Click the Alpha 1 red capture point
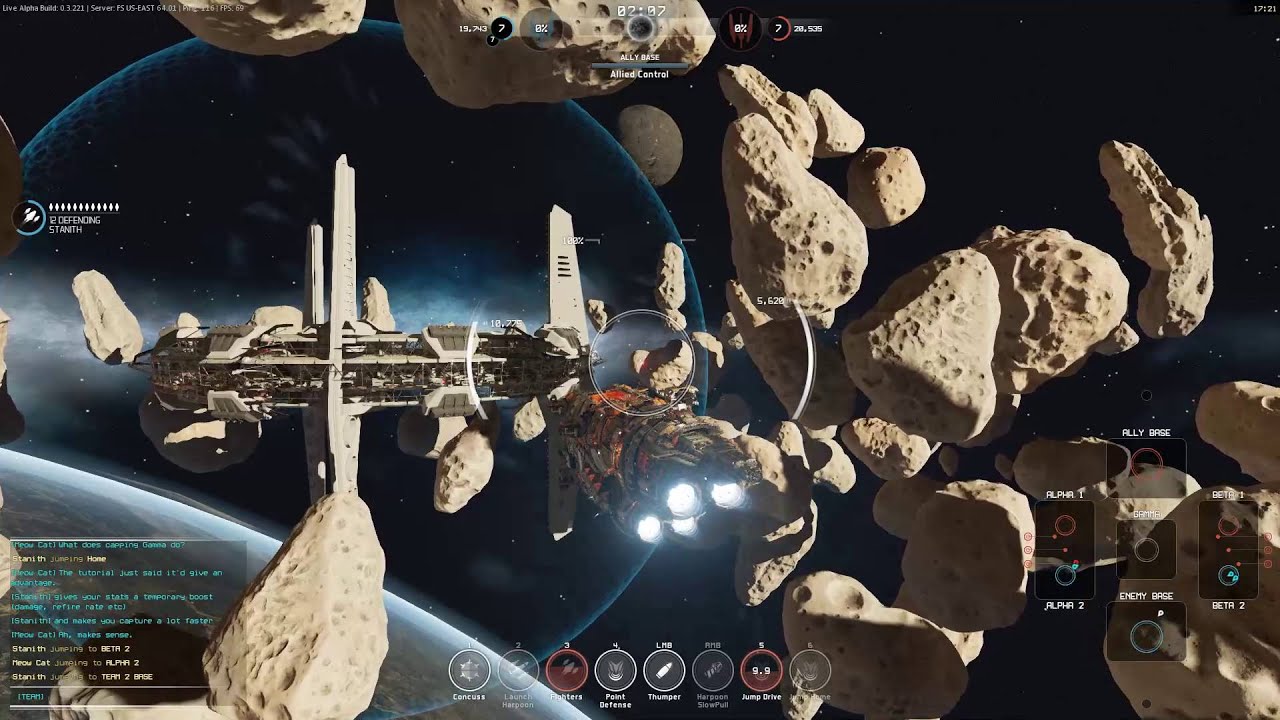 [x=1065, y=525]
